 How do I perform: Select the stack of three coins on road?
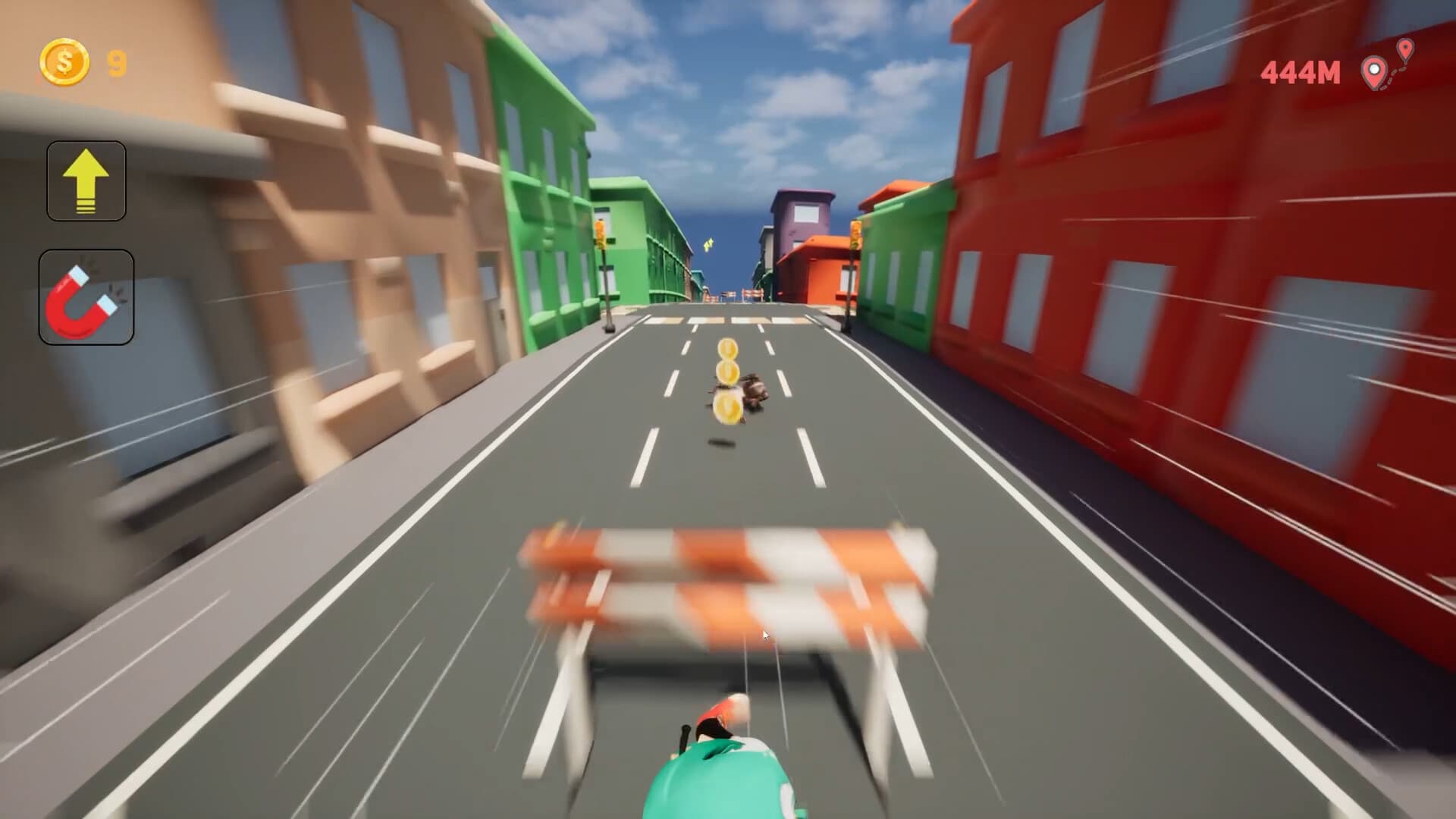tap(726, 379)
